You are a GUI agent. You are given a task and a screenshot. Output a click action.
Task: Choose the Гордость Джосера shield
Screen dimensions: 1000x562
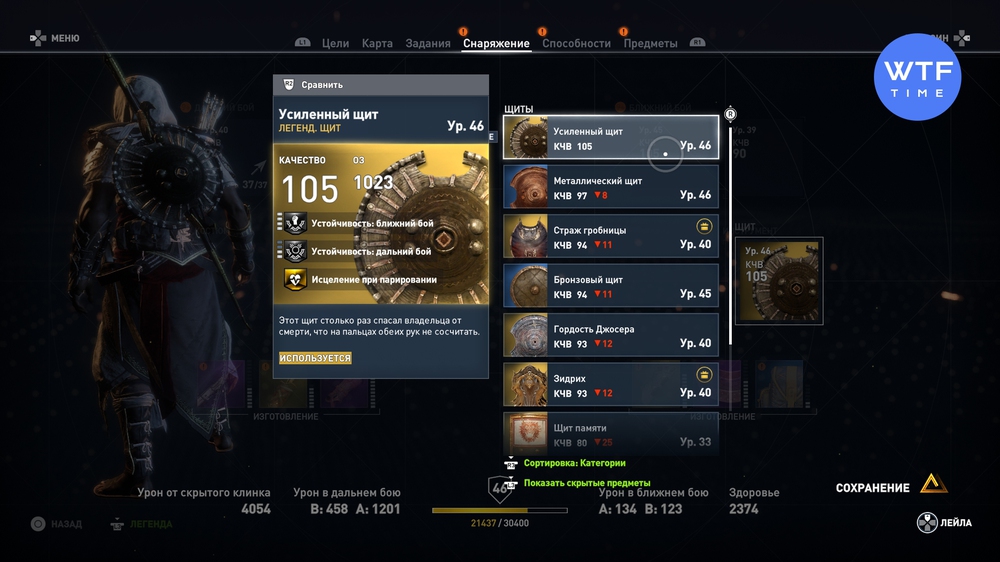pyautogui.click(x=610, y=336)
